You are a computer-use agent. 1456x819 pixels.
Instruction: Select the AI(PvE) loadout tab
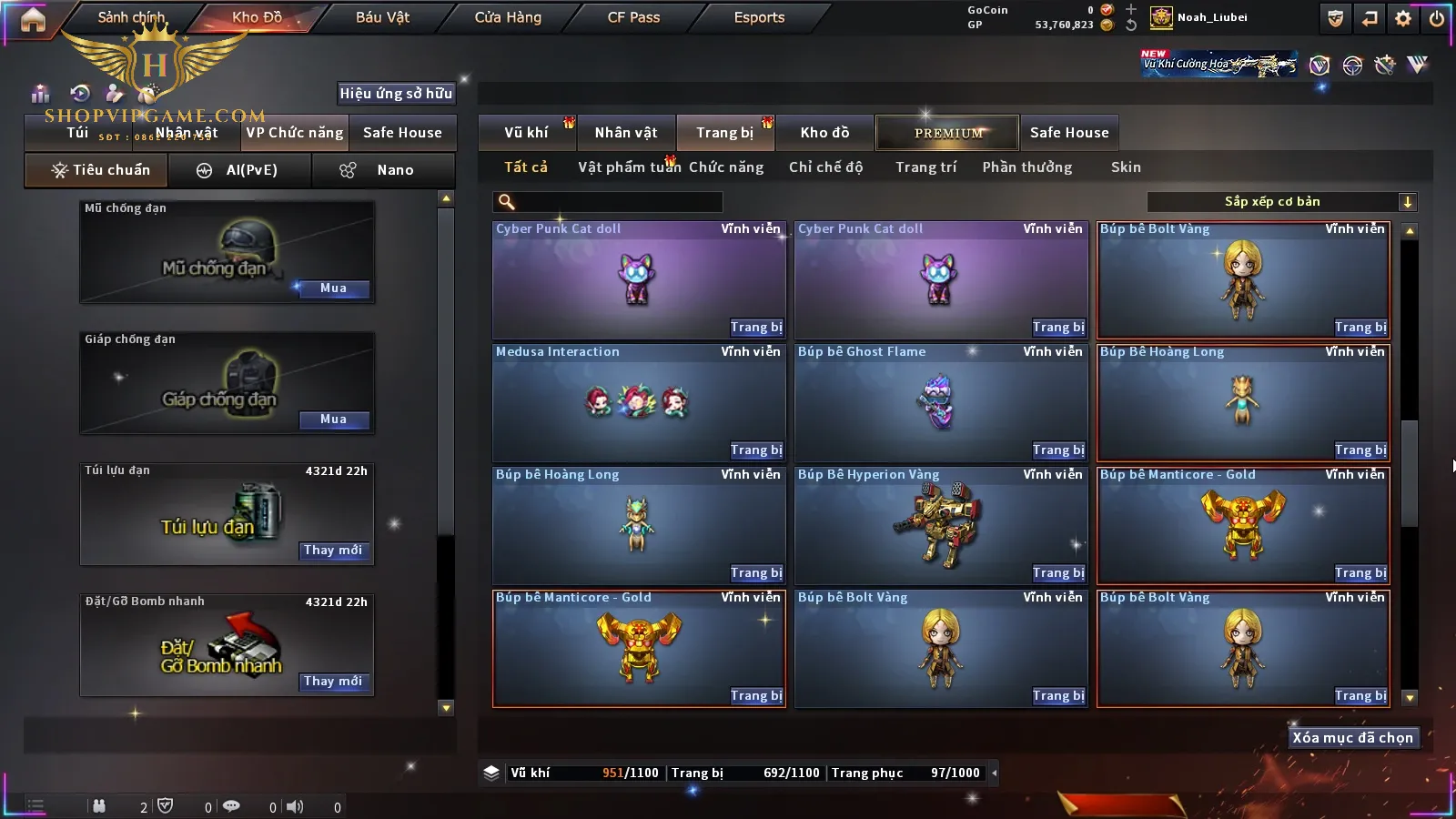click(x=240, y=170)
